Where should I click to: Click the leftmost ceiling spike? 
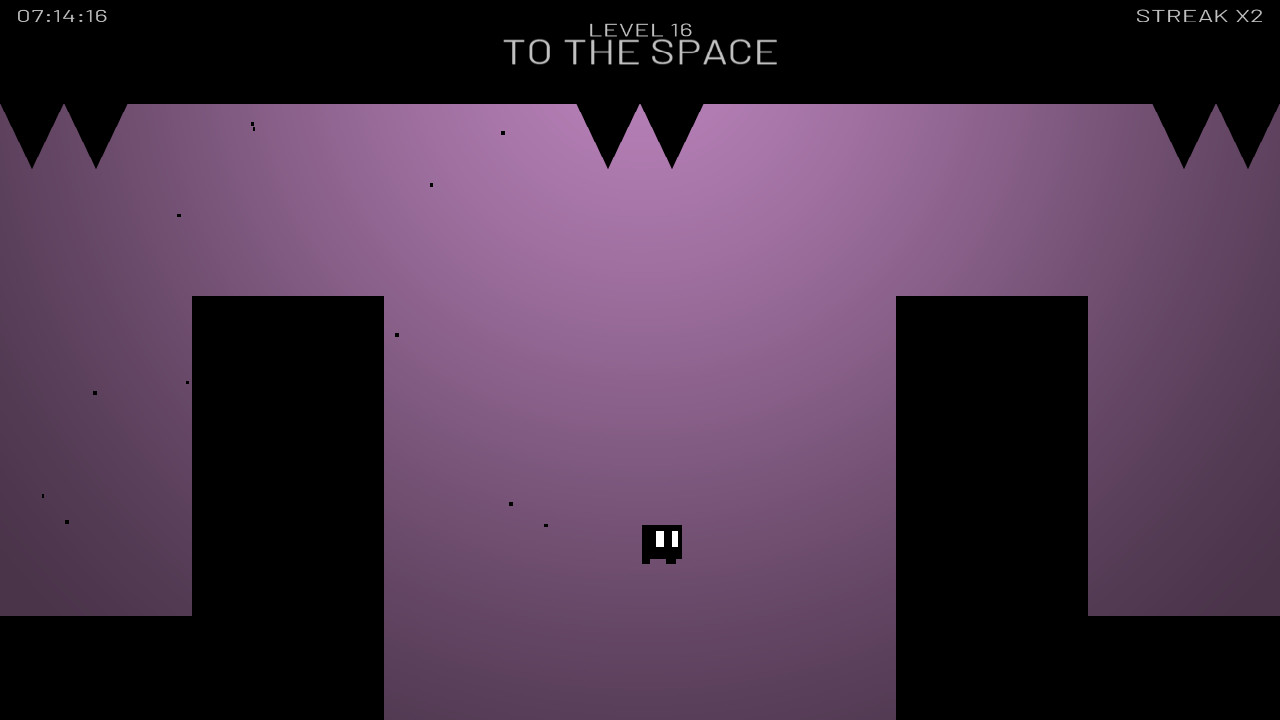[x=32, y=130]
